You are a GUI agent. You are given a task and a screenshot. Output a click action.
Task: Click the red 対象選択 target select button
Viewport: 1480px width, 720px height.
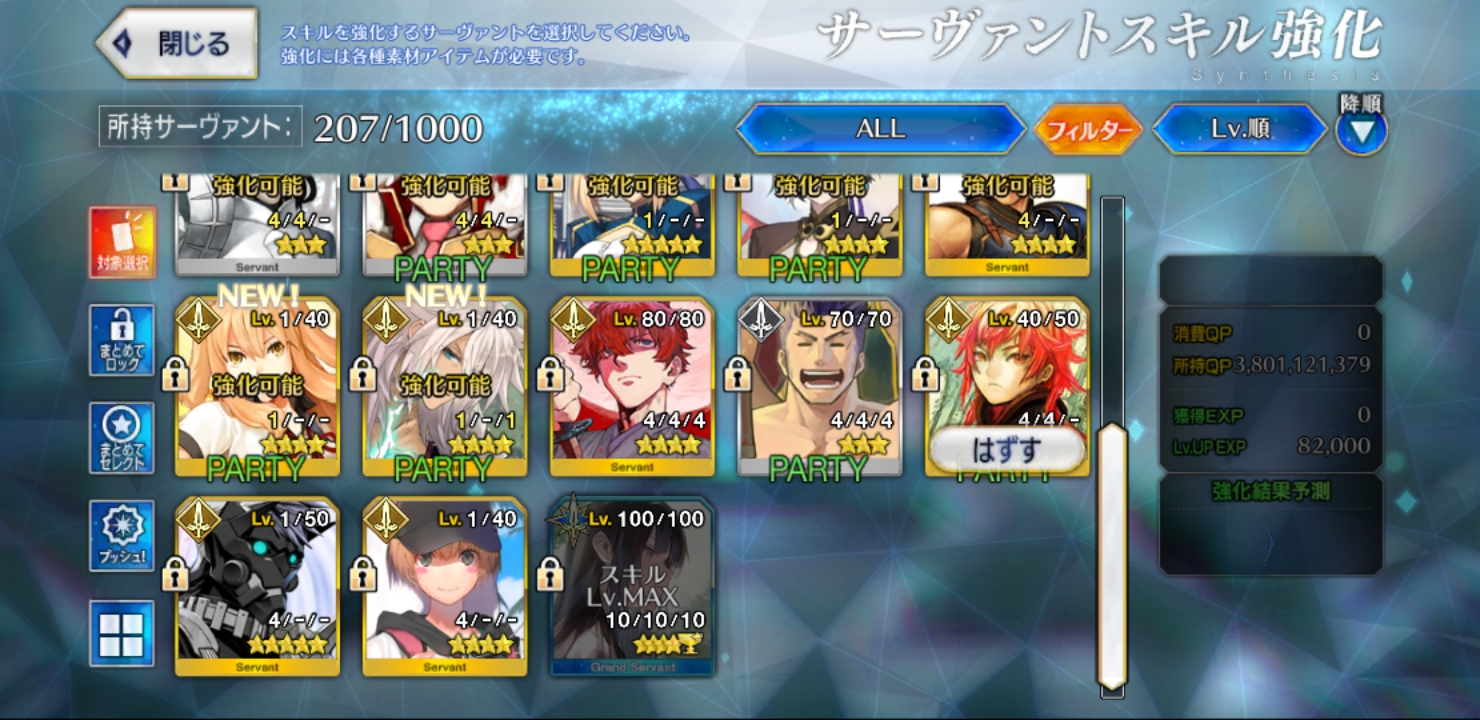123,243
